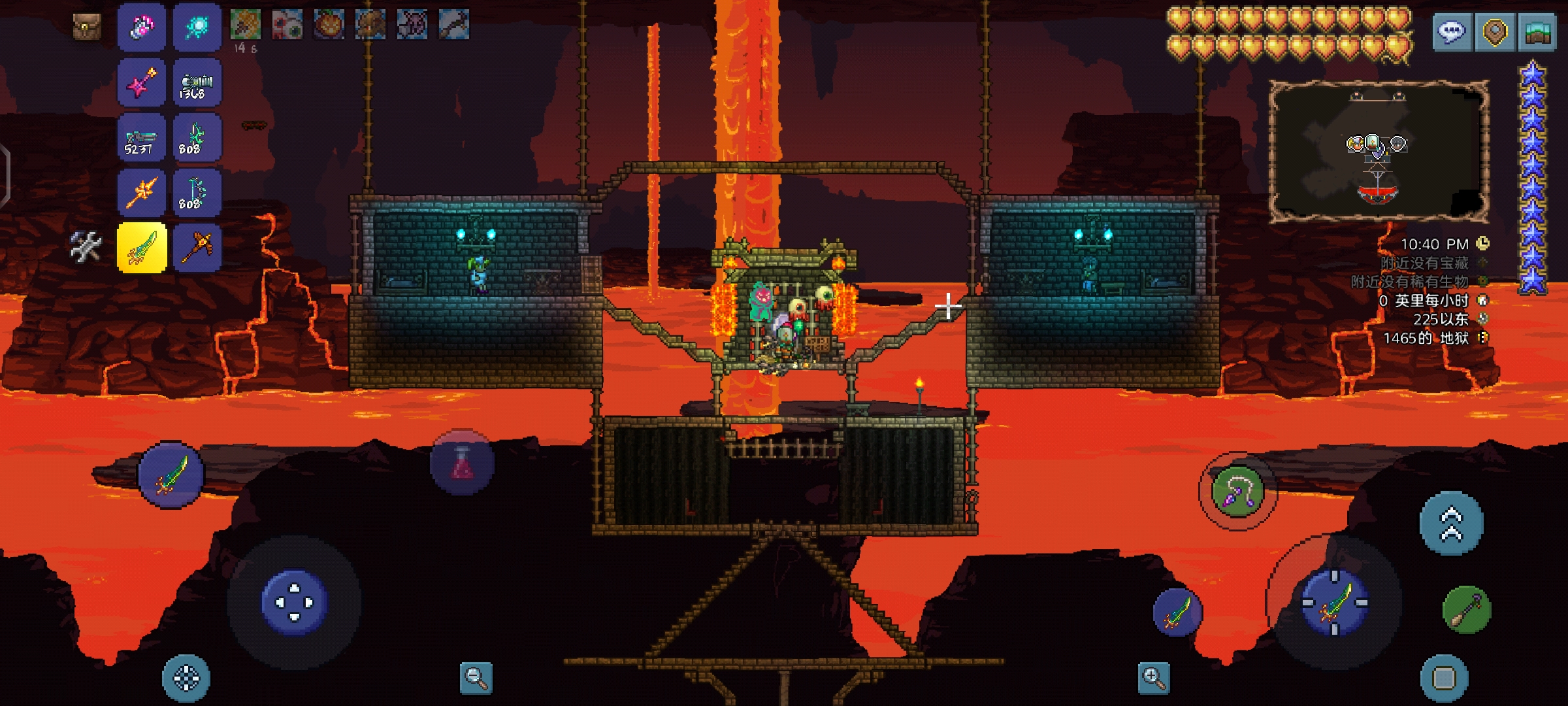Zoom in with the plus magnifier
The width and height of the screenshot is (1568, 706).
1153,678
